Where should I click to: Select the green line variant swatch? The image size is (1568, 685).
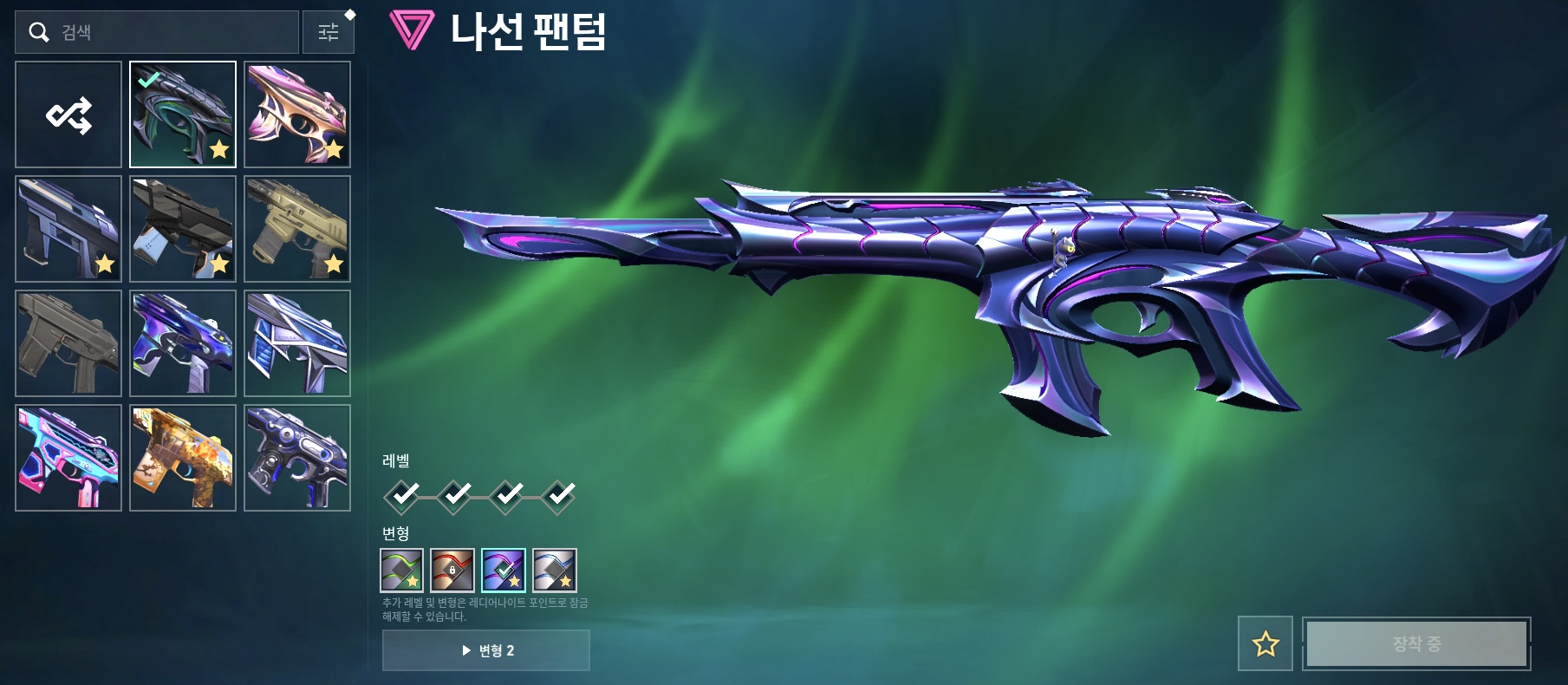coord(401,570)
